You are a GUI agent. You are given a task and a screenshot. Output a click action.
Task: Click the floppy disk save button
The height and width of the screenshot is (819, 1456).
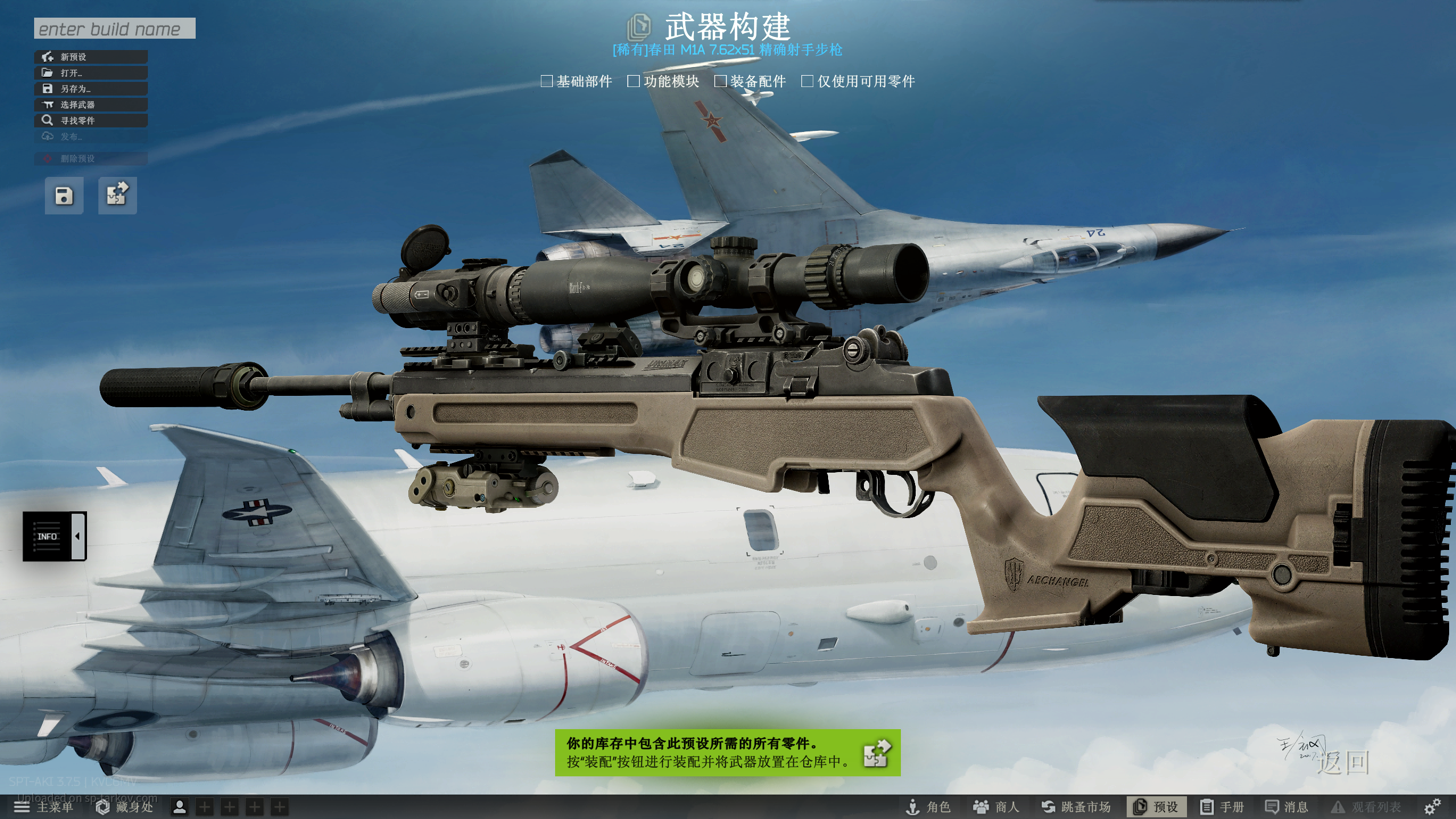(x=64, y=196)
